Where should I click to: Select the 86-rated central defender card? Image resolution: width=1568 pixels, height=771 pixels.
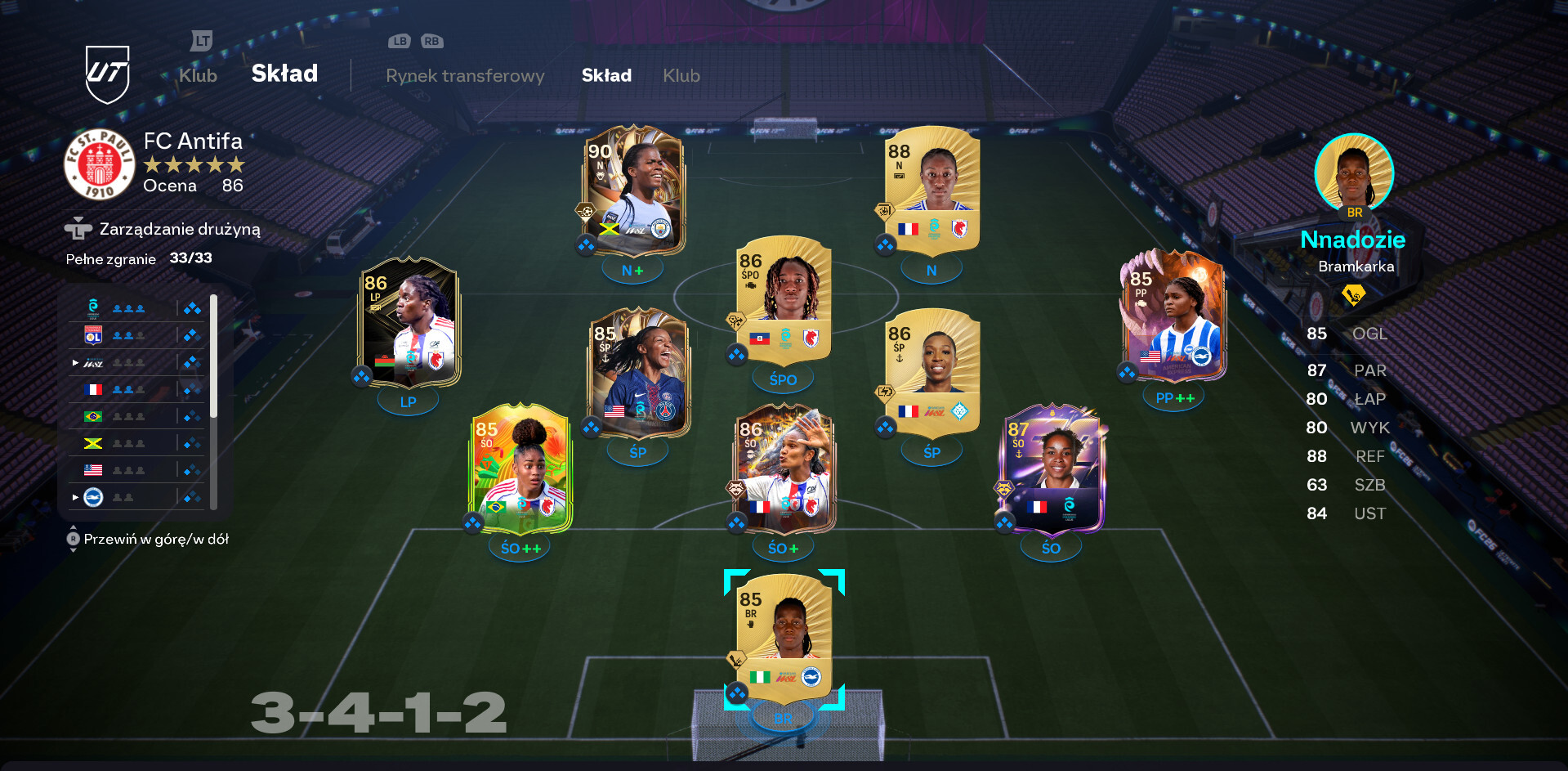784,468
